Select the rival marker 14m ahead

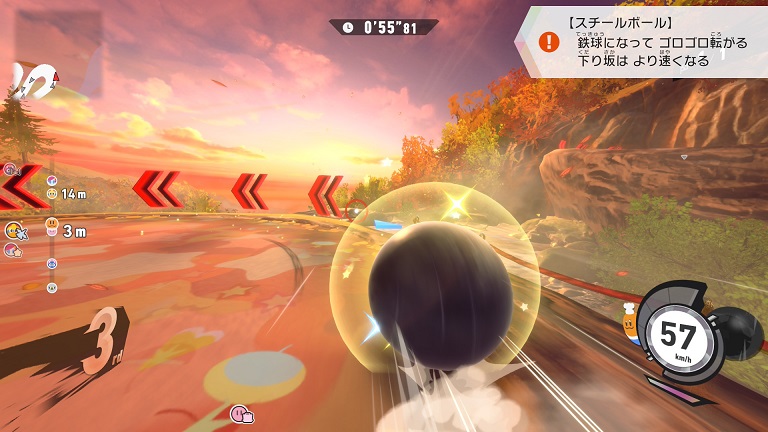point(52,193)
